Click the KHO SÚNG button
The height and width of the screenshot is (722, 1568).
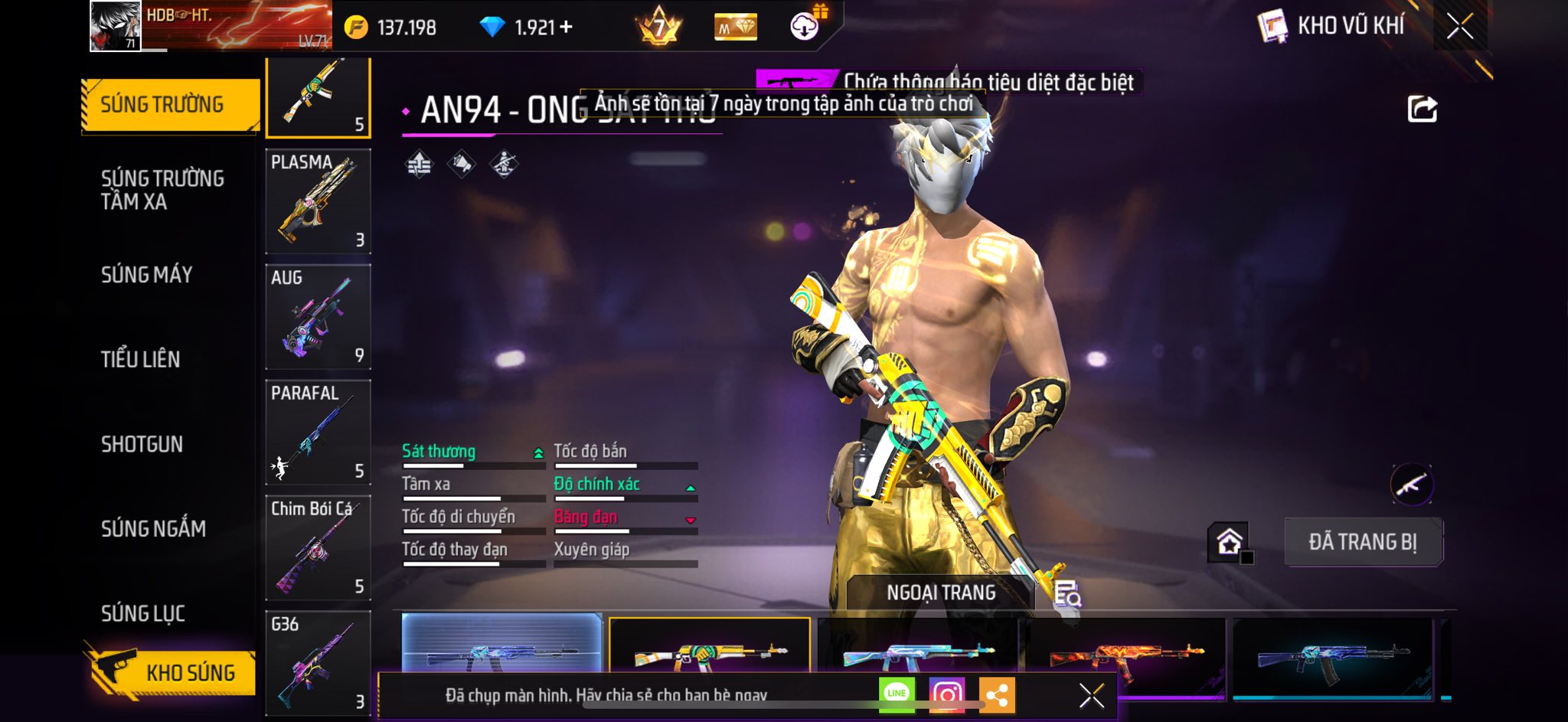(170, 672)
